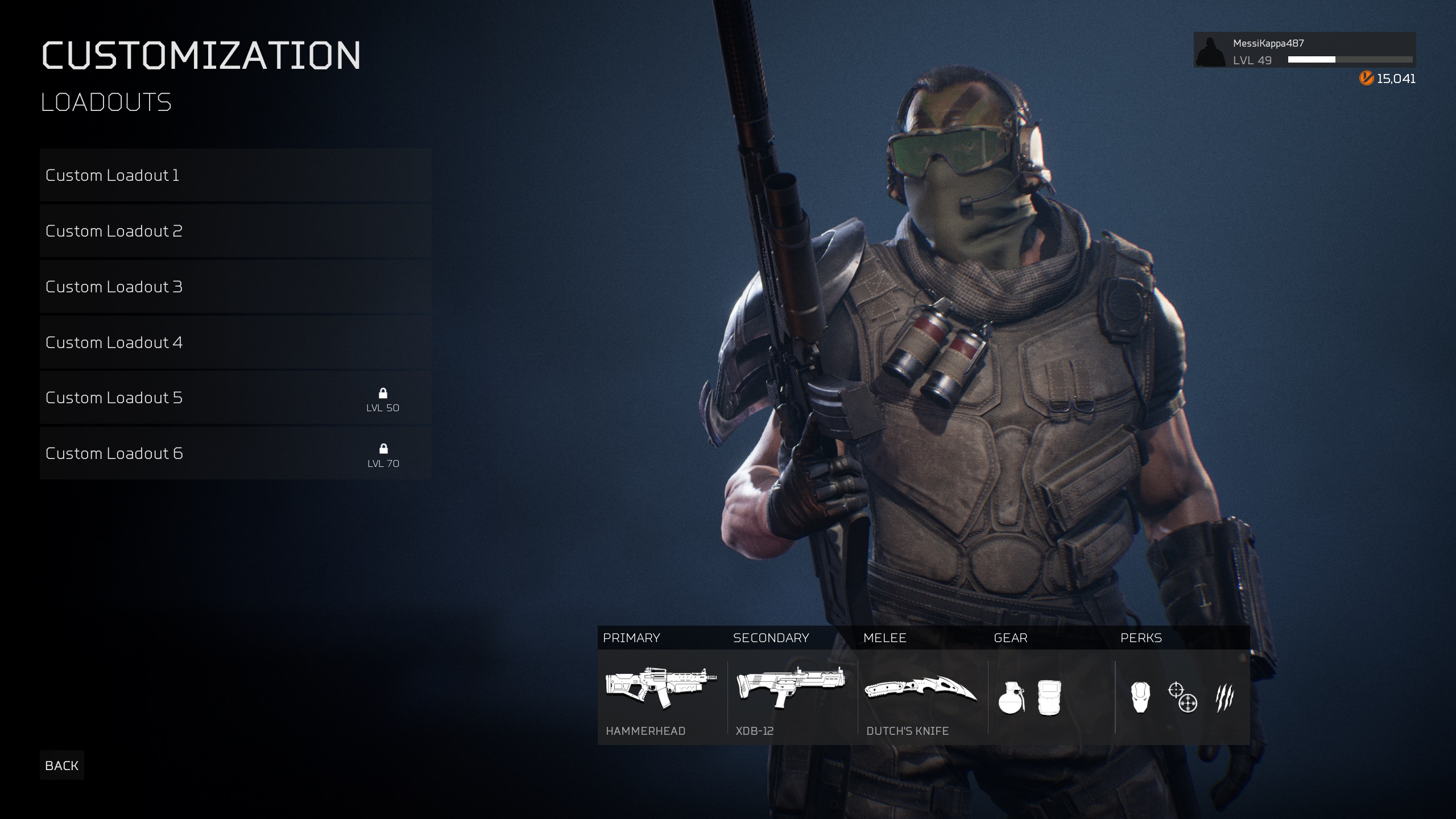Open the MessiKappa487 player profile card
The image size is (1456, 819).
pos(1304,51)
